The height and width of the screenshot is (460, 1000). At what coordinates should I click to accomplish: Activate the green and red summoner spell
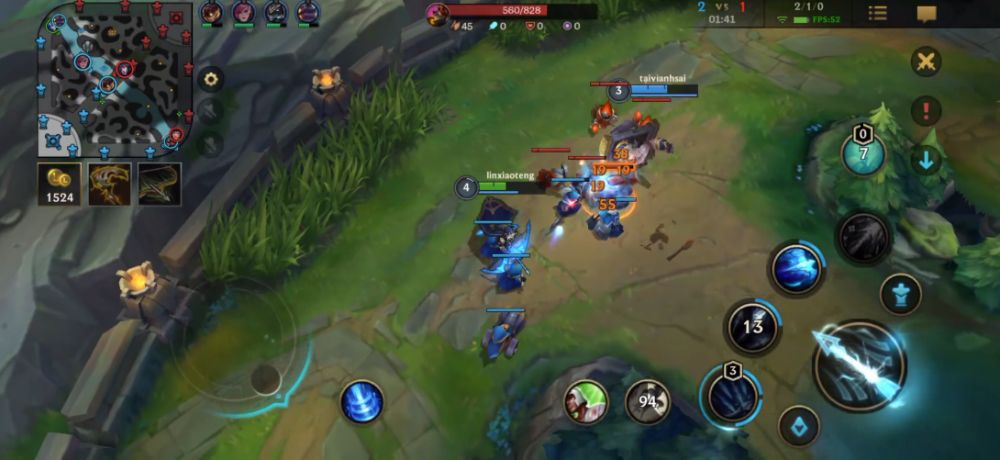(x=586, y=402)
